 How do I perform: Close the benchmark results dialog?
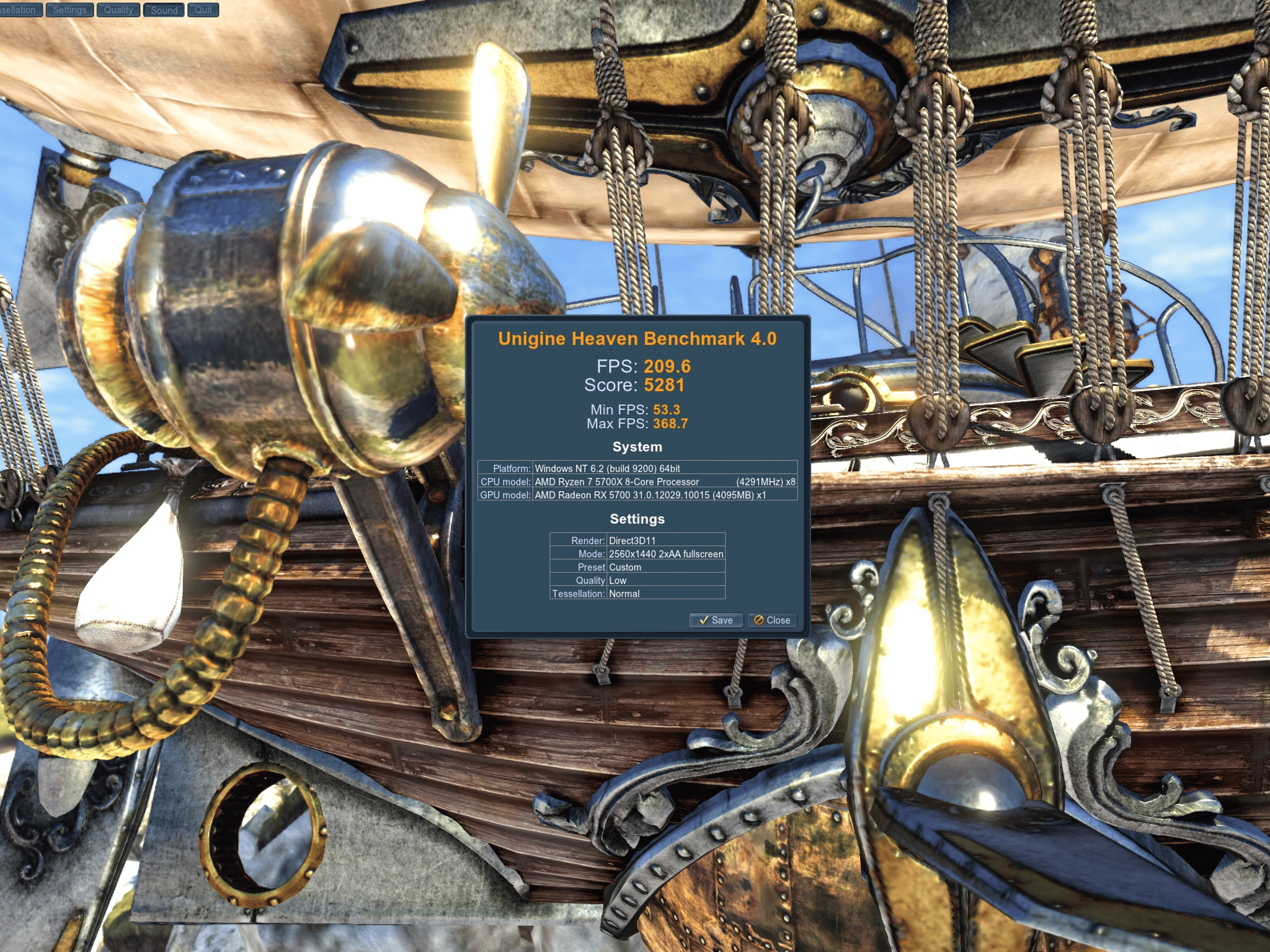click(772, 620)
